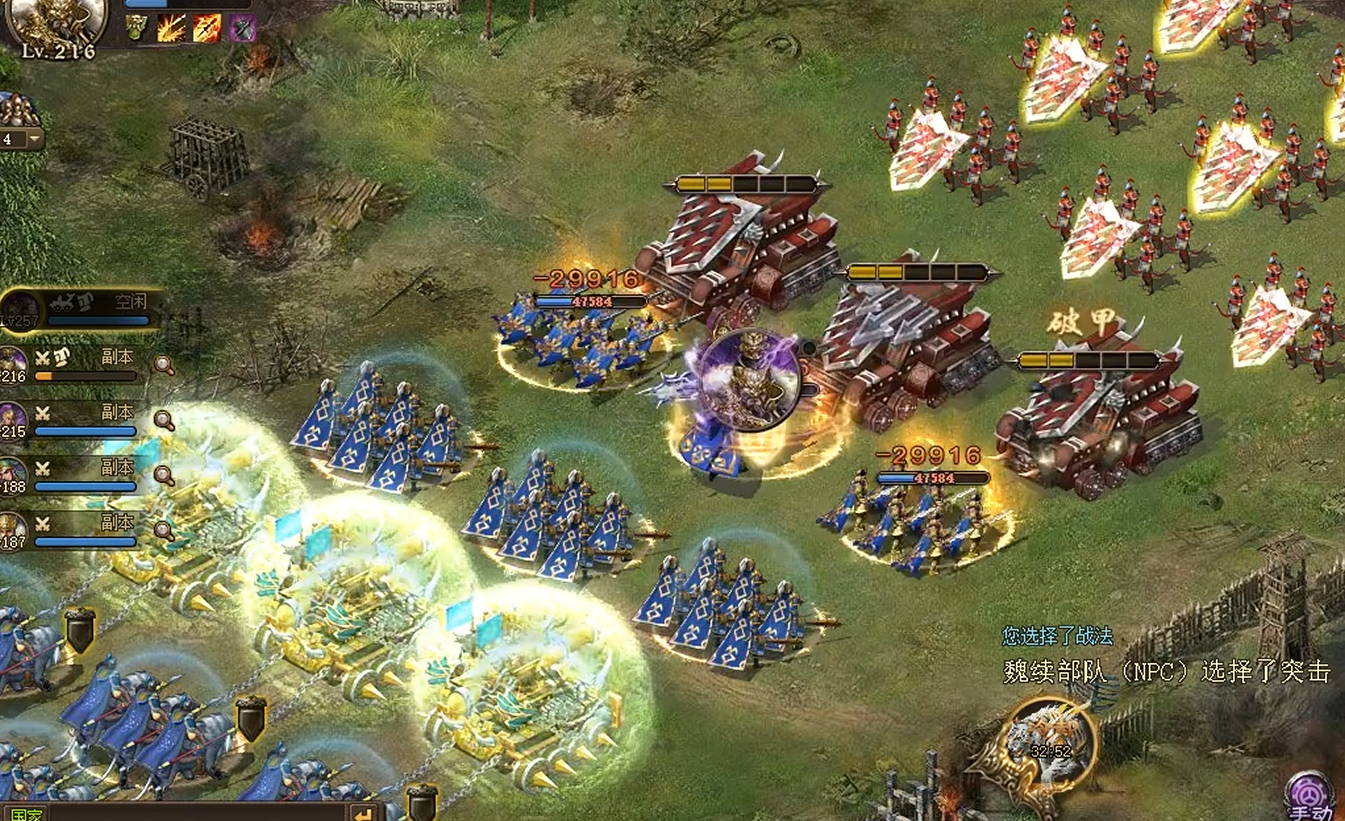Select the level 188 general portrait
The width and height of the screenshot is (1345, 821).
pos(13,474)
